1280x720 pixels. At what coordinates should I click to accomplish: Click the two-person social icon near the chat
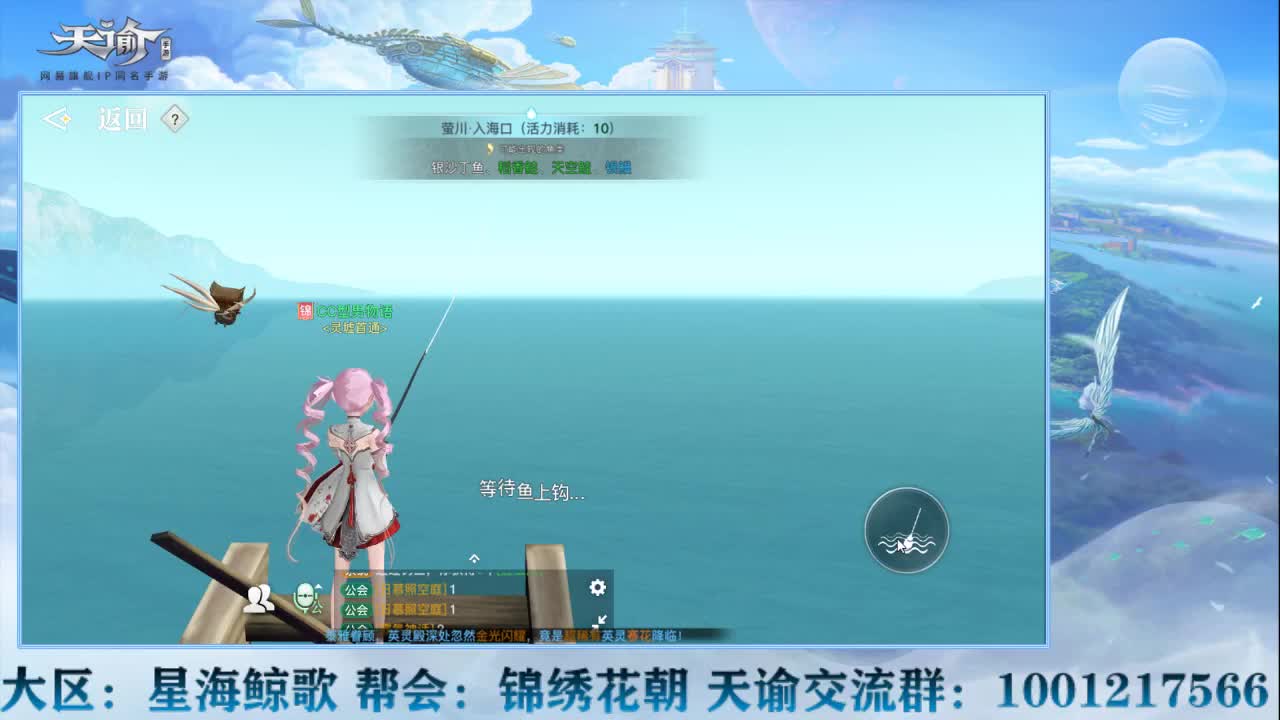point(258,596)
